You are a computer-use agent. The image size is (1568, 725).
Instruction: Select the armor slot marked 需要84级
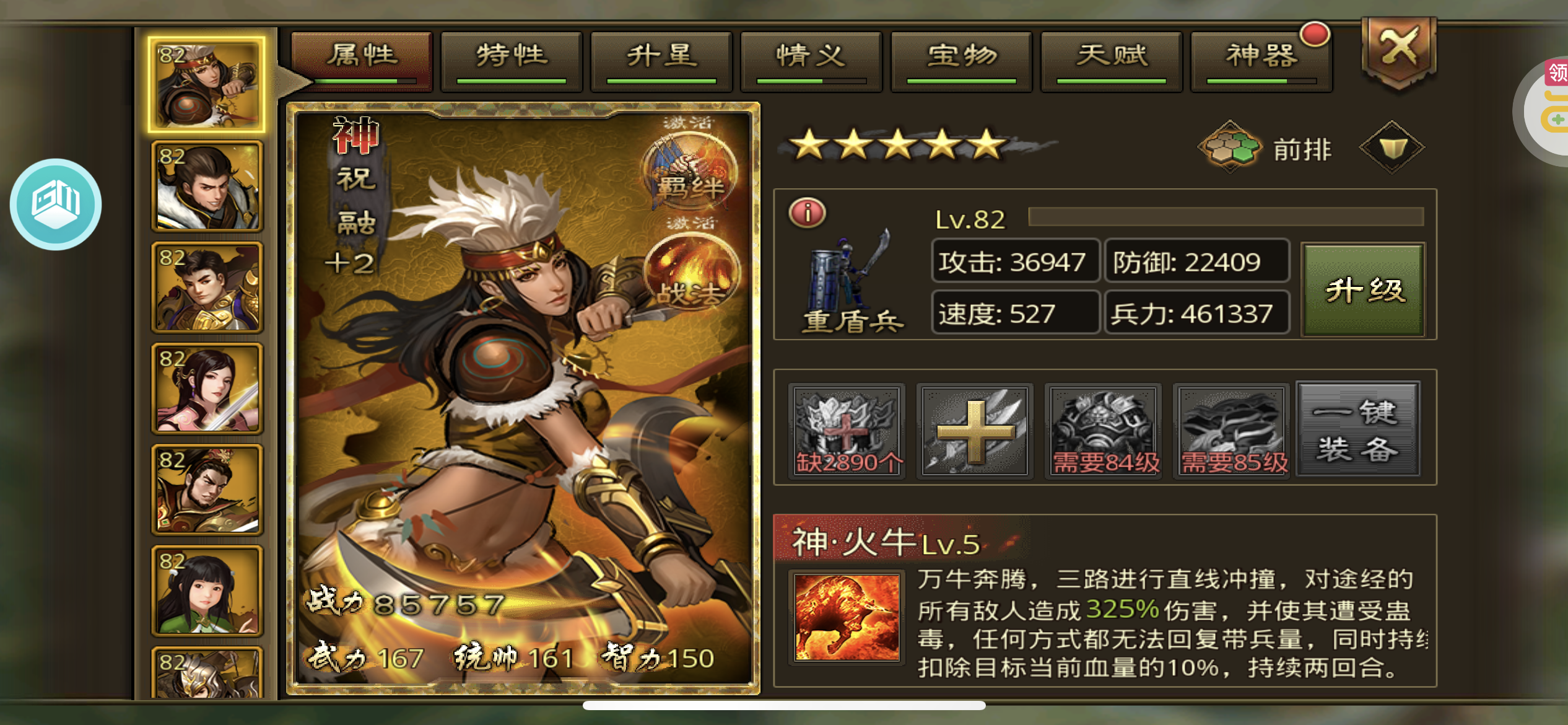coord(1104,431)
